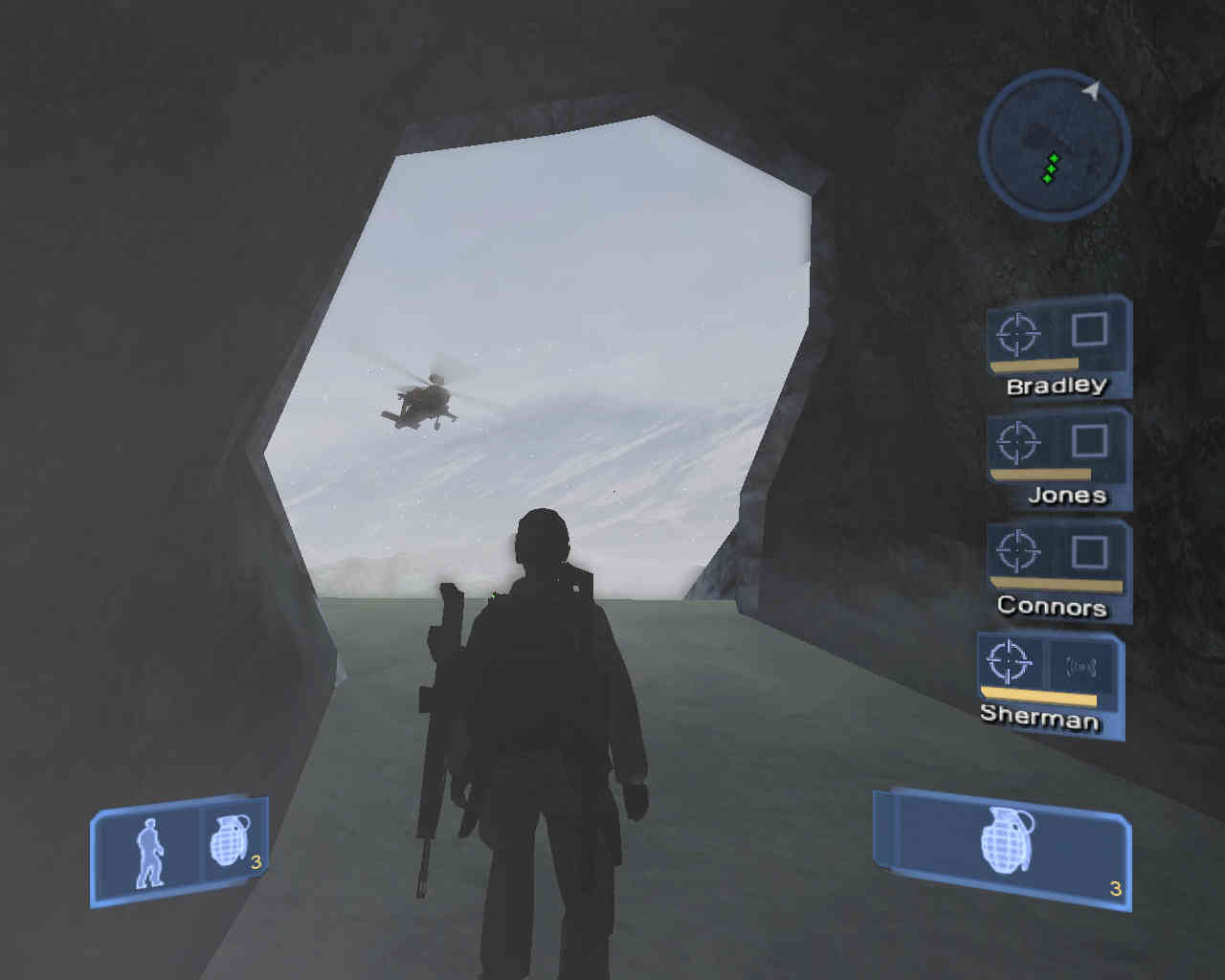Select Bradley's crosshair order icon
Image resolution: width=1225 pixels, height=980 pixels.
[x=1017, y=333]
